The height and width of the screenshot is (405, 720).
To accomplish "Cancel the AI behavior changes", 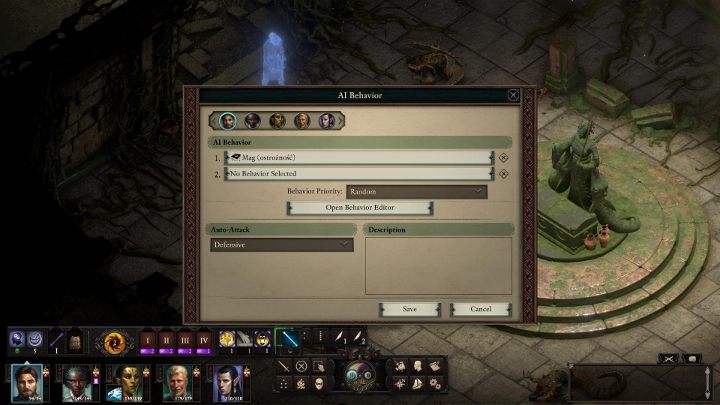I will (480, 309).
